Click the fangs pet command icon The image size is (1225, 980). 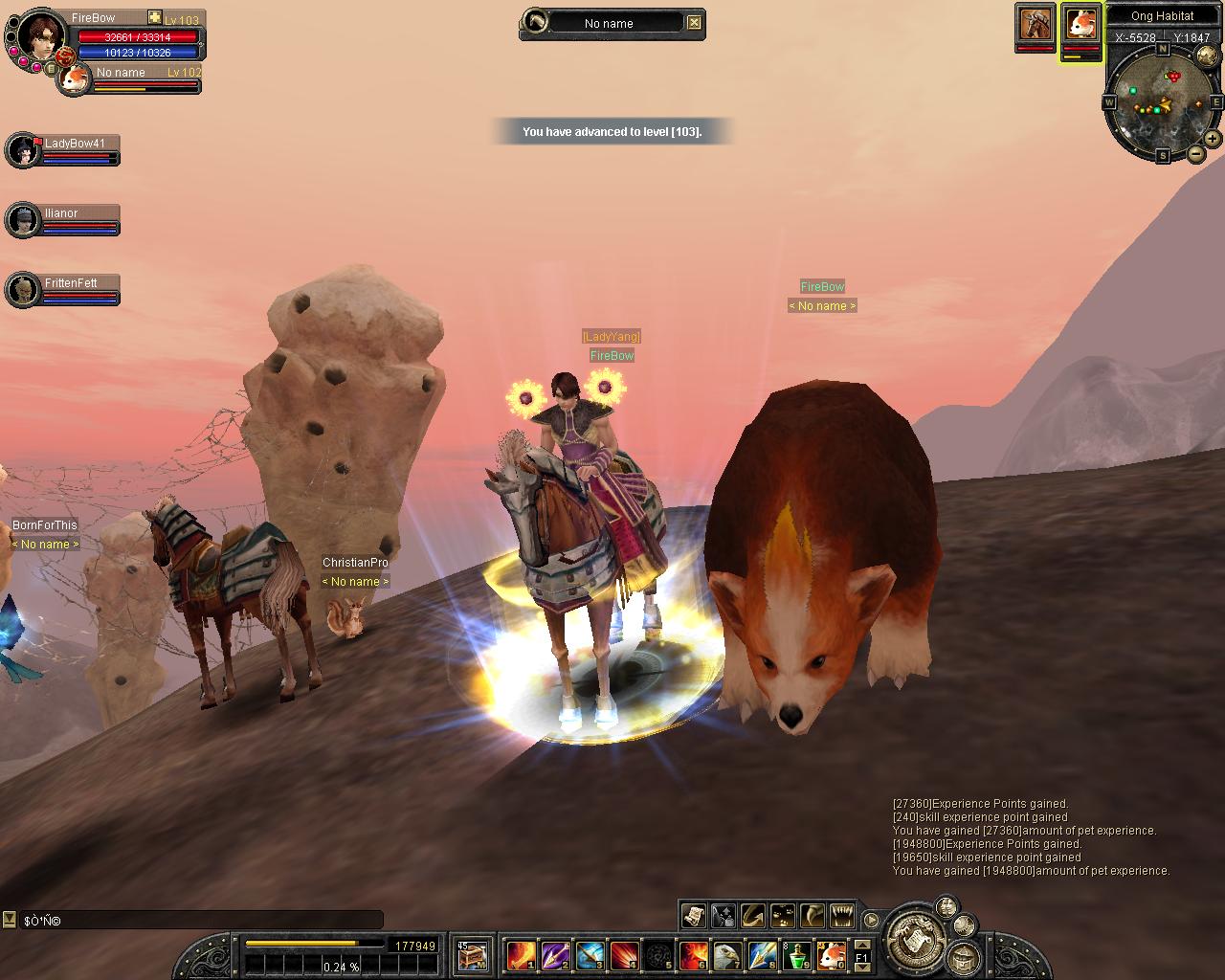pyautogui.click(x=842, y=916)
